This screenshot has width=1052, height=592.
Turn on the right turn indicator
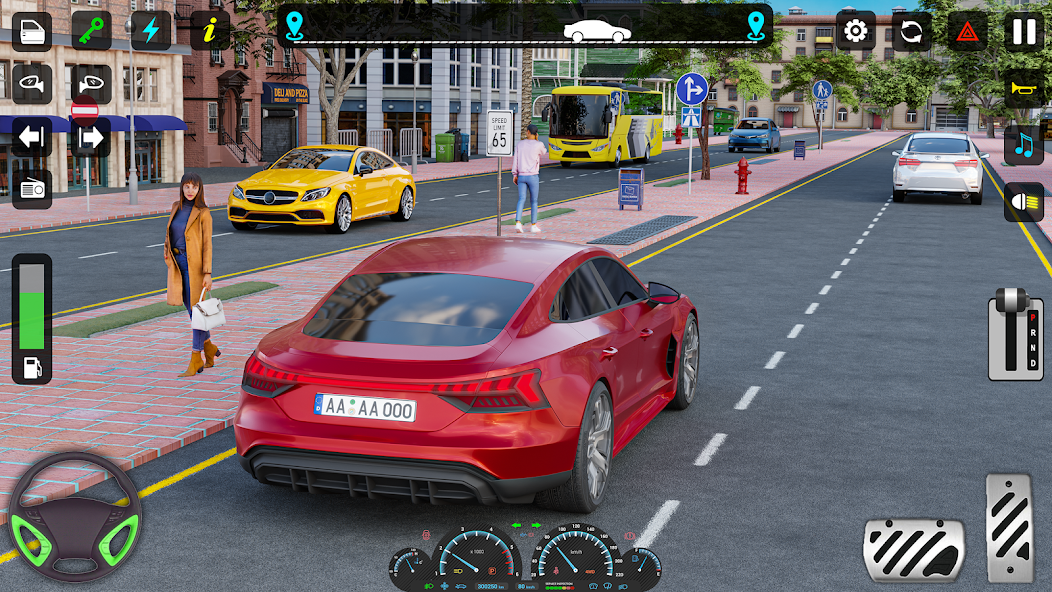pyautogui.click(x=91, y=137)
